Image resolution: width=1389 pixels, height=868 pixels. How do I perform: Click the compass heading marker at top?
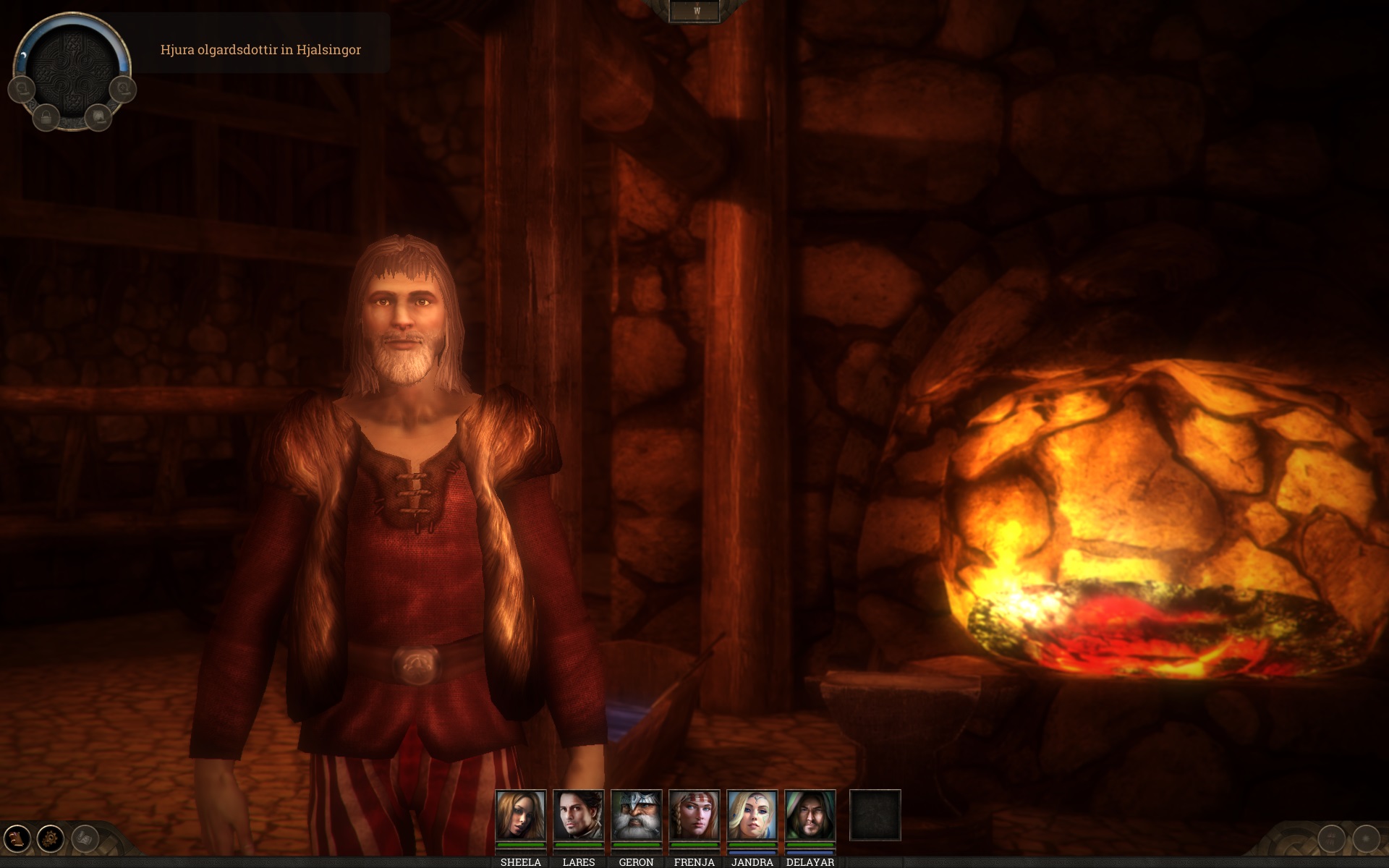[696, 11]
